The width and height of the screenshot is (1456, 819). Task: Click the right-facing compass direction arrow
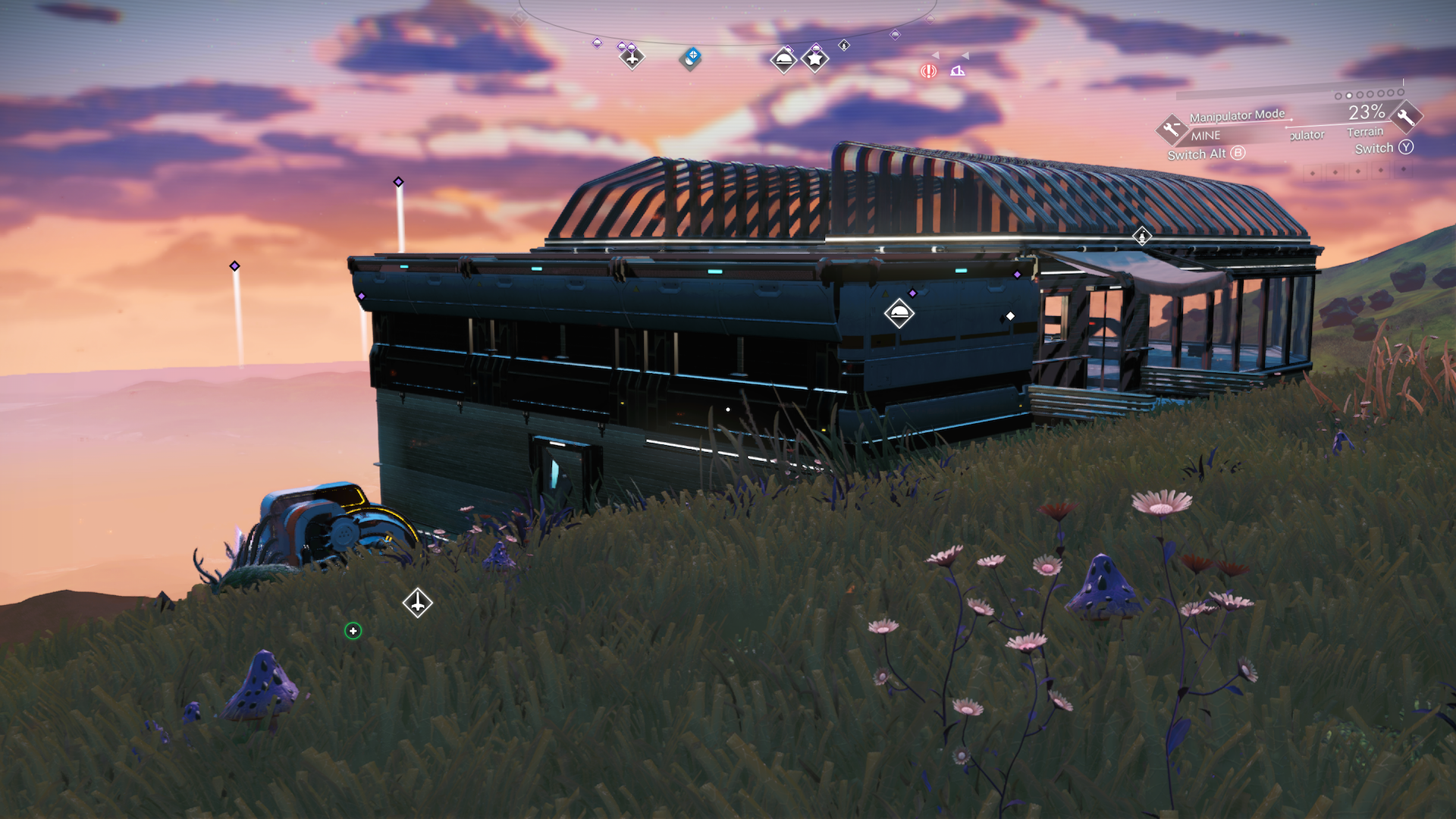[x=965, y=55]
